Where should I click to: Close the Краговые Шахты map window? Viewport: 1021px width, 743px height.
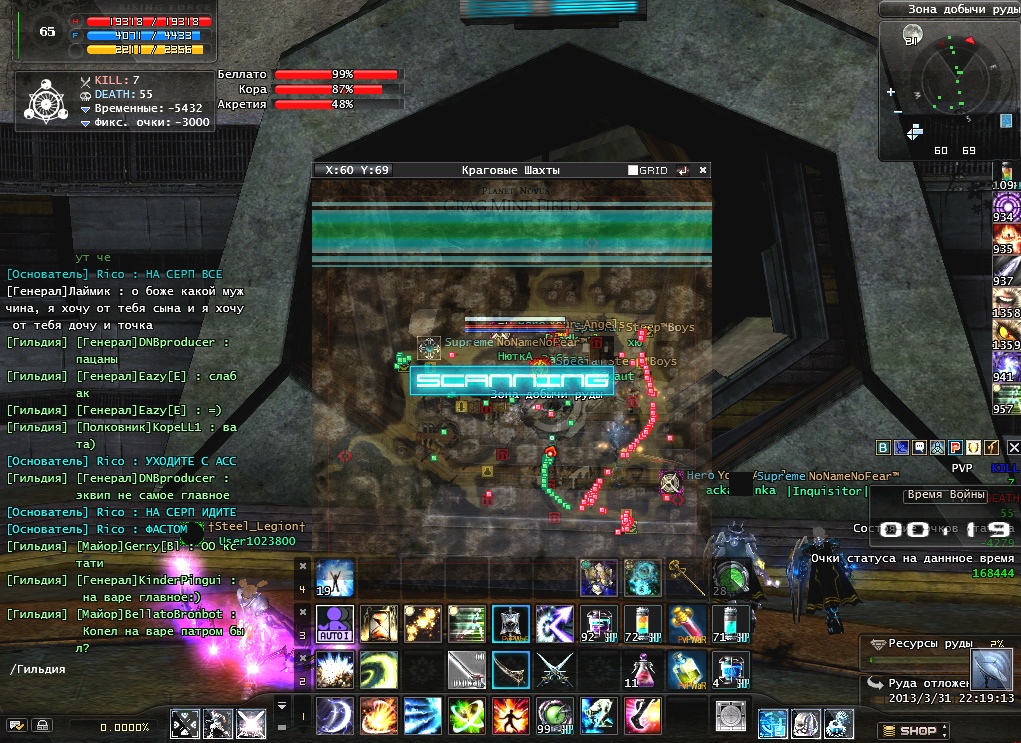coord(703,170)
